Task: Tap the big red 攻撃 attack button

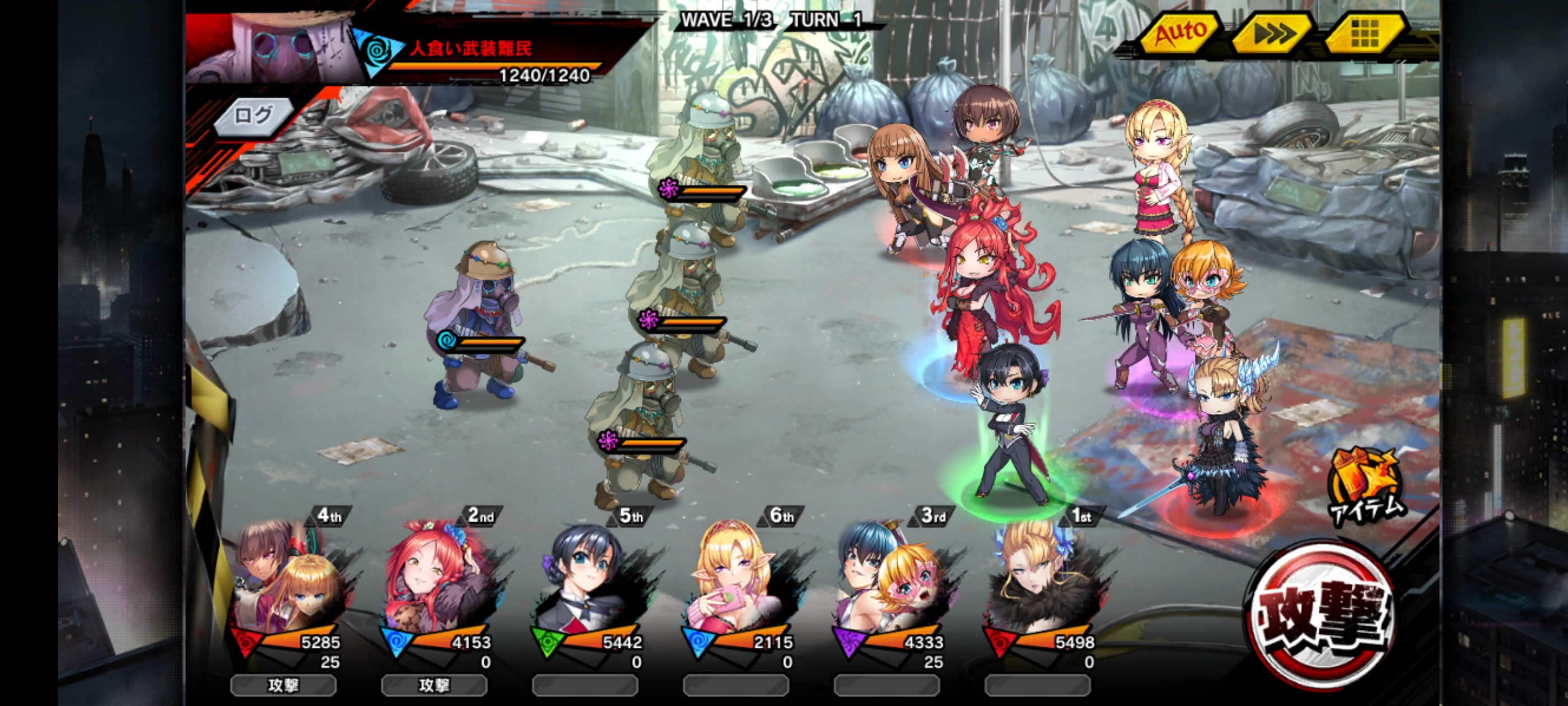Action: [x=1320, y=615]
